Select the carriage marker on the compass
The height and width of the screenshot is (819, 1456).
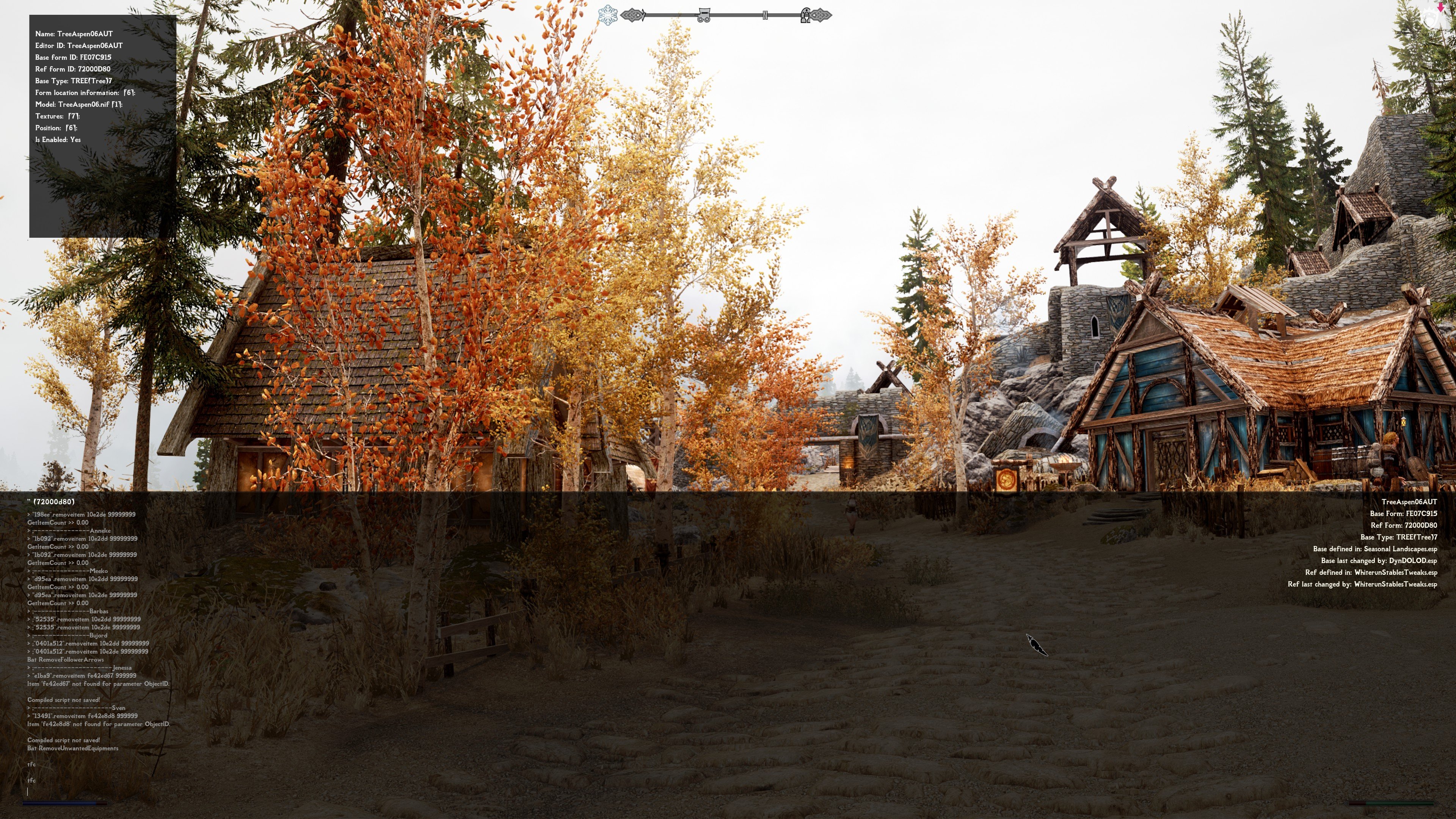click(x=703, y=15)
